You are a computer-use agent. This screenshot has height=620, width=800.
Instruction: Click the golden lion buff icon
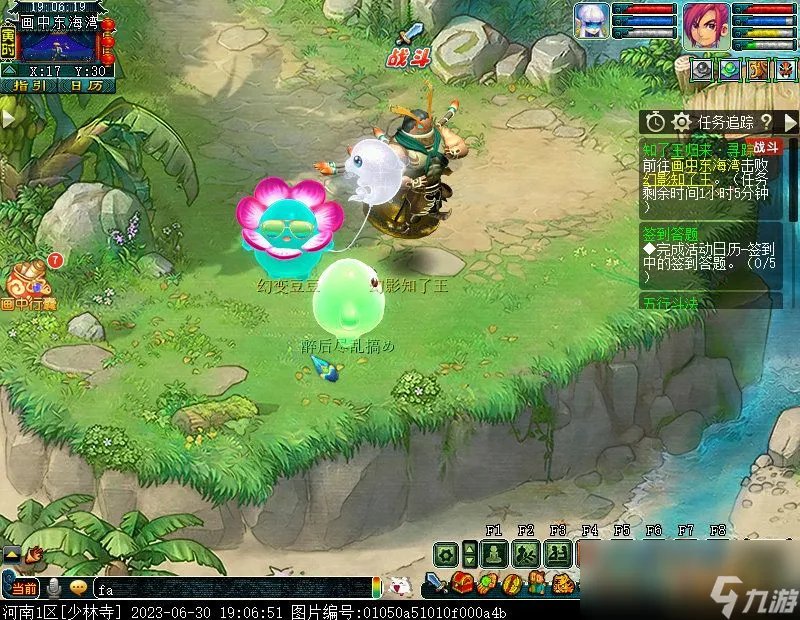757,69
